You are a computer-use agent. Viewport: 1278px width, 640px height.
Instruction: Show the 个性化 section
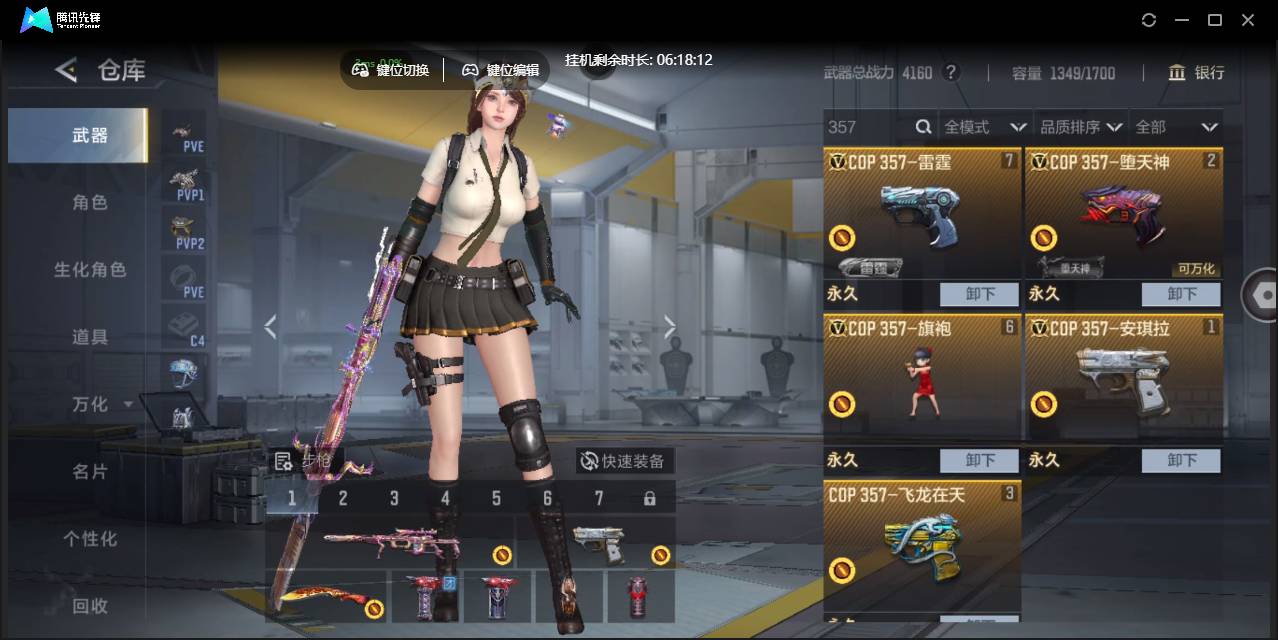(x=89, y=538)
